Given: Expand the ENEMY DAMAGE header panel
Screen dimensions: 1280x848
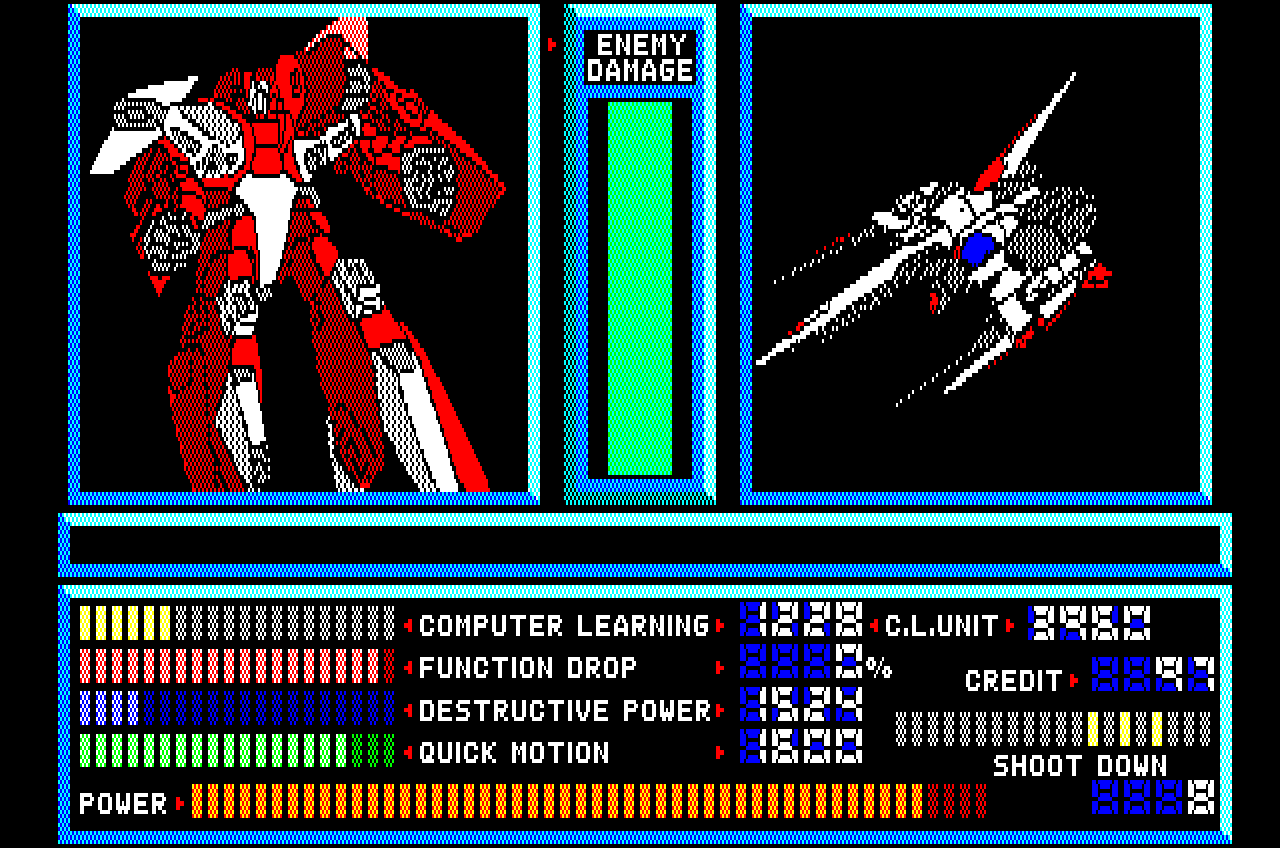Looking at the screenshot, I should coord(640,57).
